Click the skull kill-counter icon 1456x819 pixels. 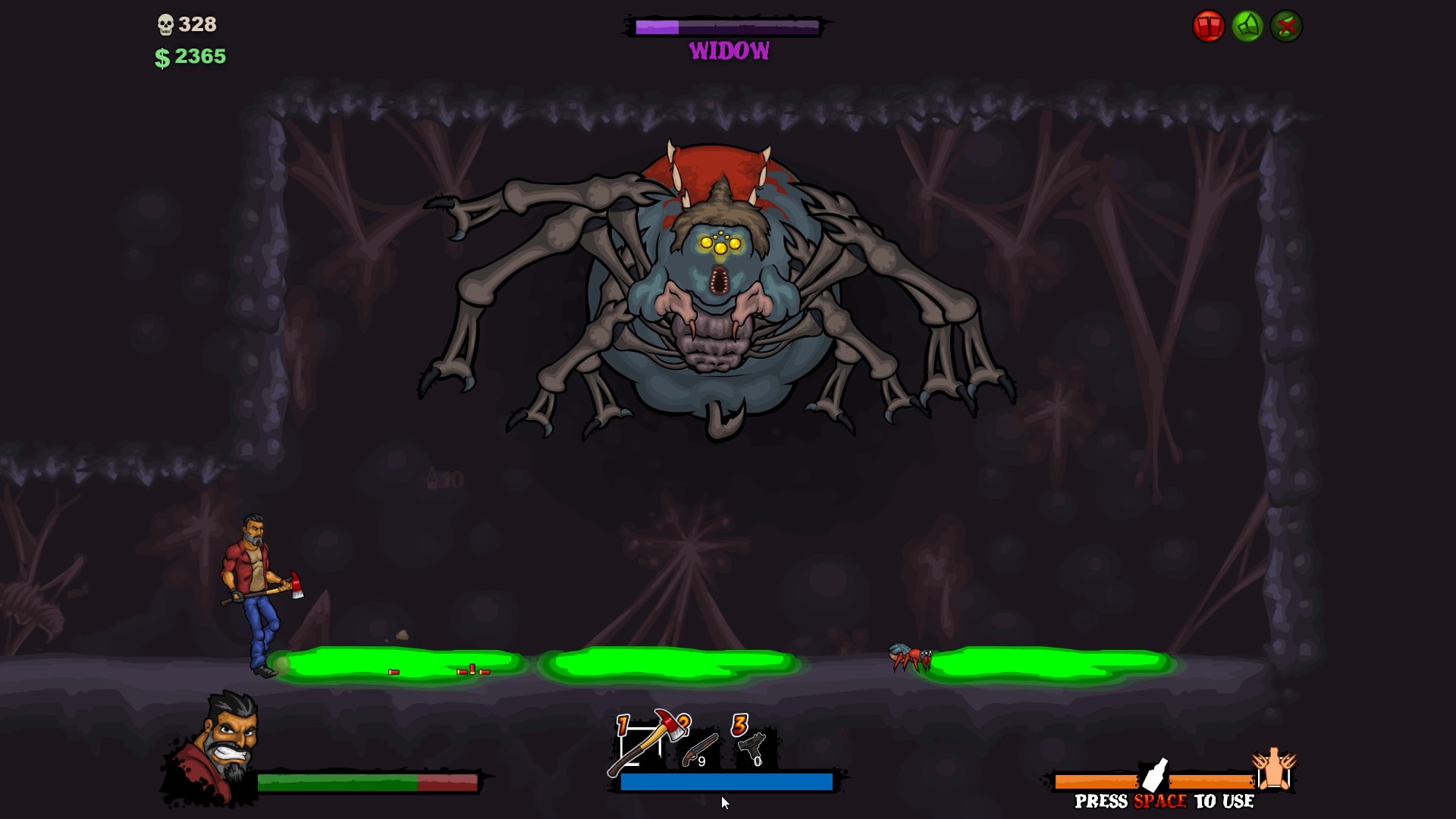tap(164, 24)
